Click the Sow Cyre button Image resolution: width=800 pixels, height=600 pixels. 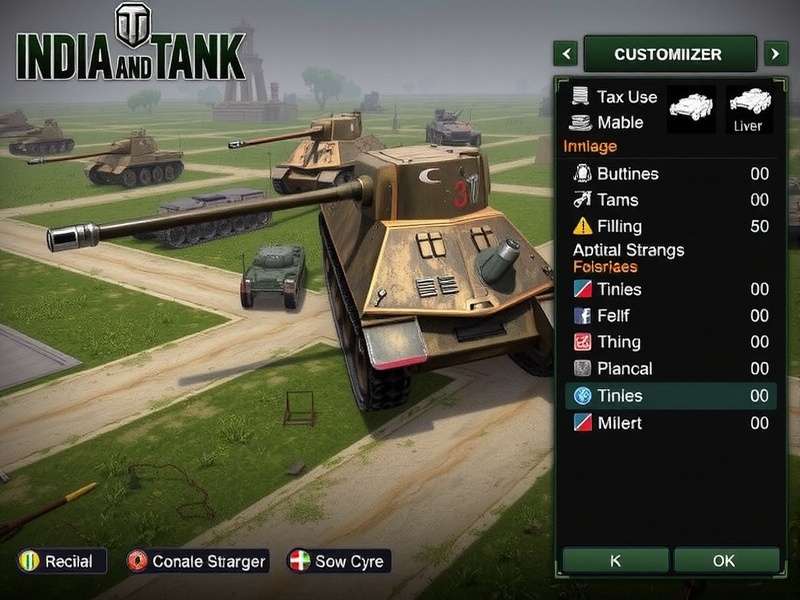[x=338, y=561]
